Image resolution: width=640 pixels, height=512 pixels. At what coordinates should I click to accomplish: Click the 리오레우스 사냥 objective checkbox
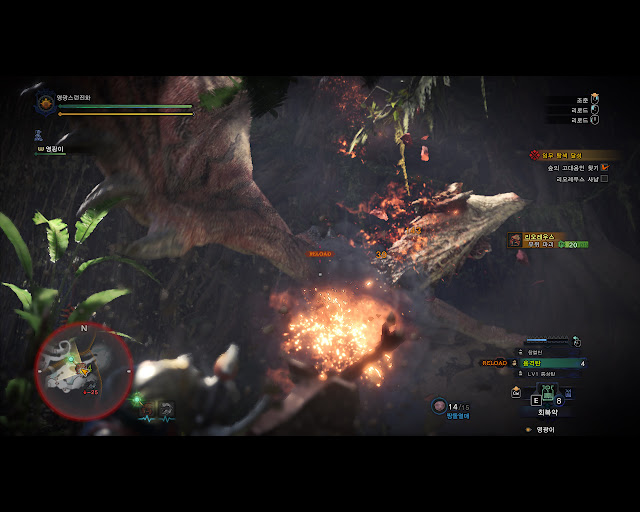(604, 179)
